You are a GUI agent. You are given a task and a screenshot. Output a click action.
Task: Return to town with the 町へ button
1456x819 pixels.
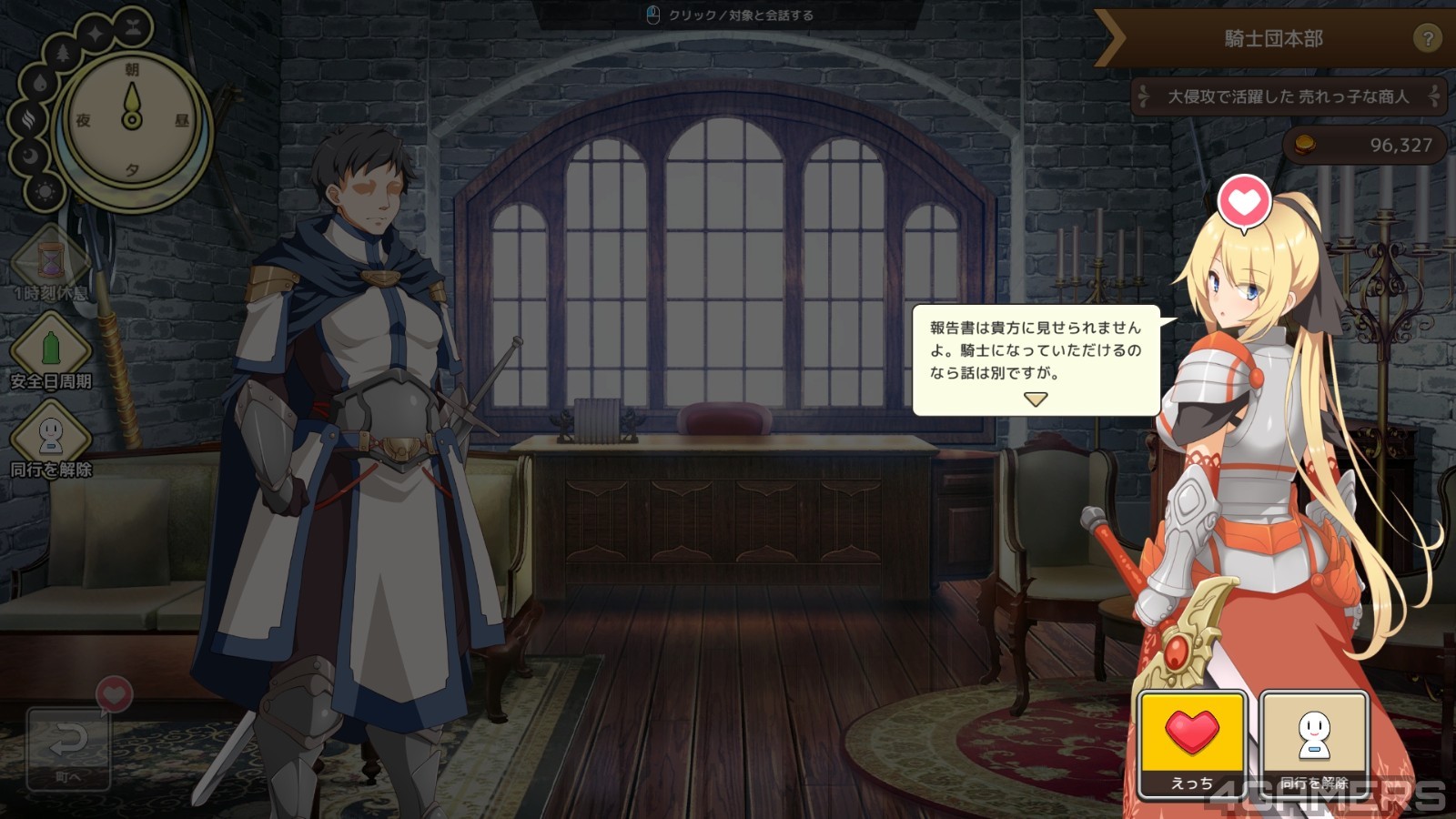(x=68, y=748)
